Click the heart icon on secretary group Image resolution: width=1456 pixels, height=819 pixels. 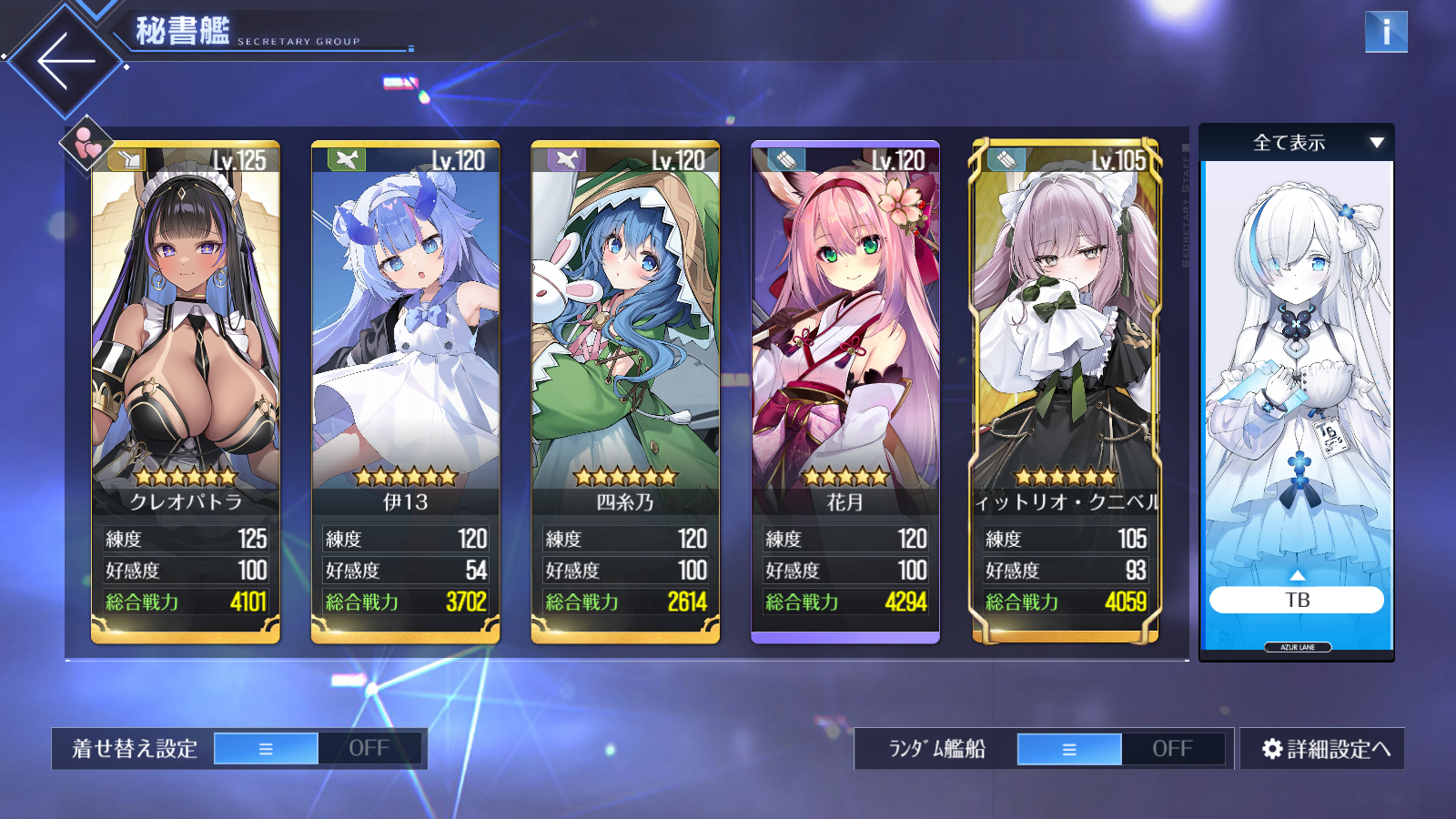(x=87, y=143)
